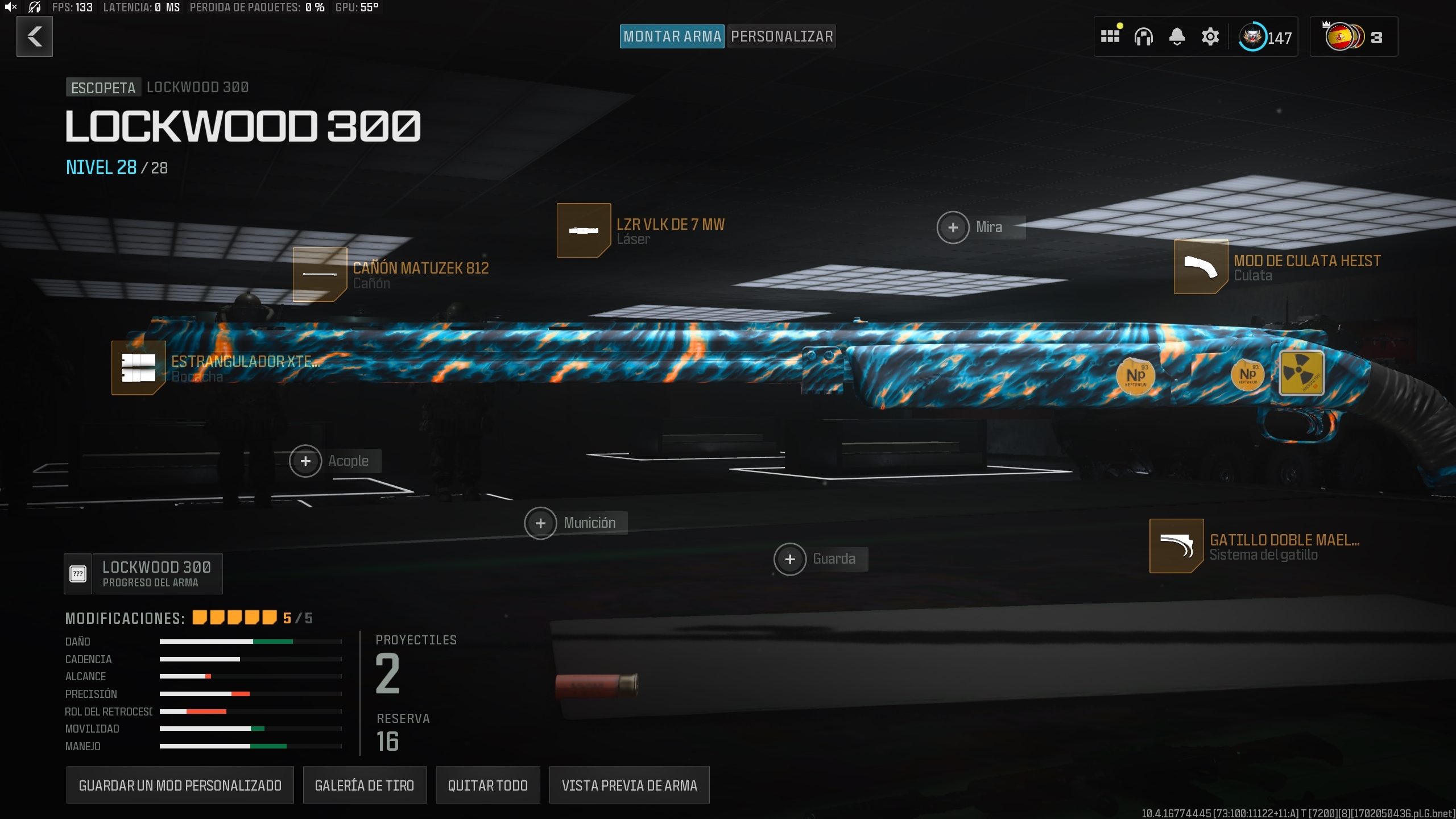
Task: Open the quick access grid menu
Action: [x=1111, y=36]
